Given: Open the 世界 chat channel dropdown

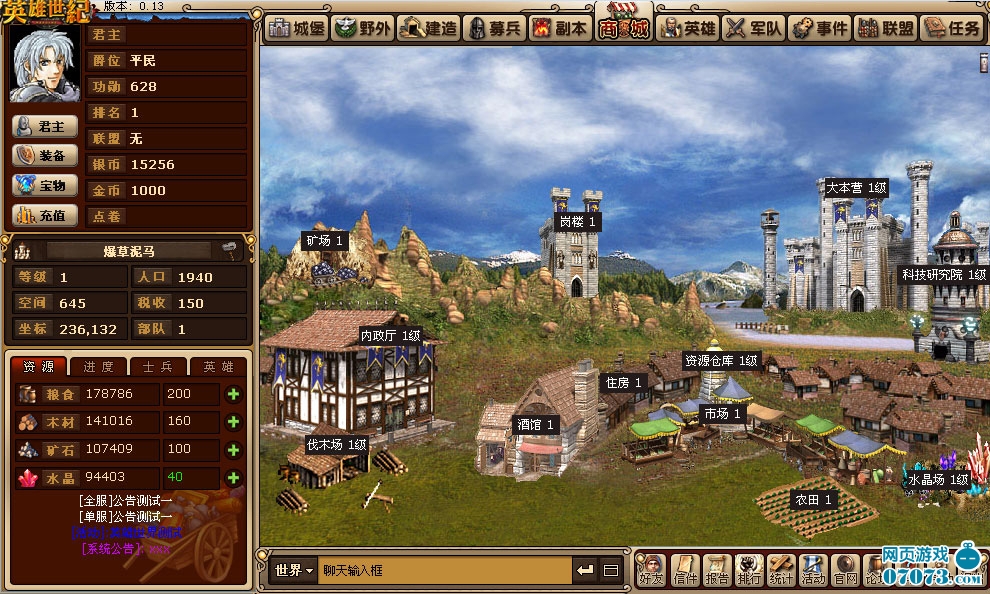Looking at the screenshot, I should pos(293,571).
